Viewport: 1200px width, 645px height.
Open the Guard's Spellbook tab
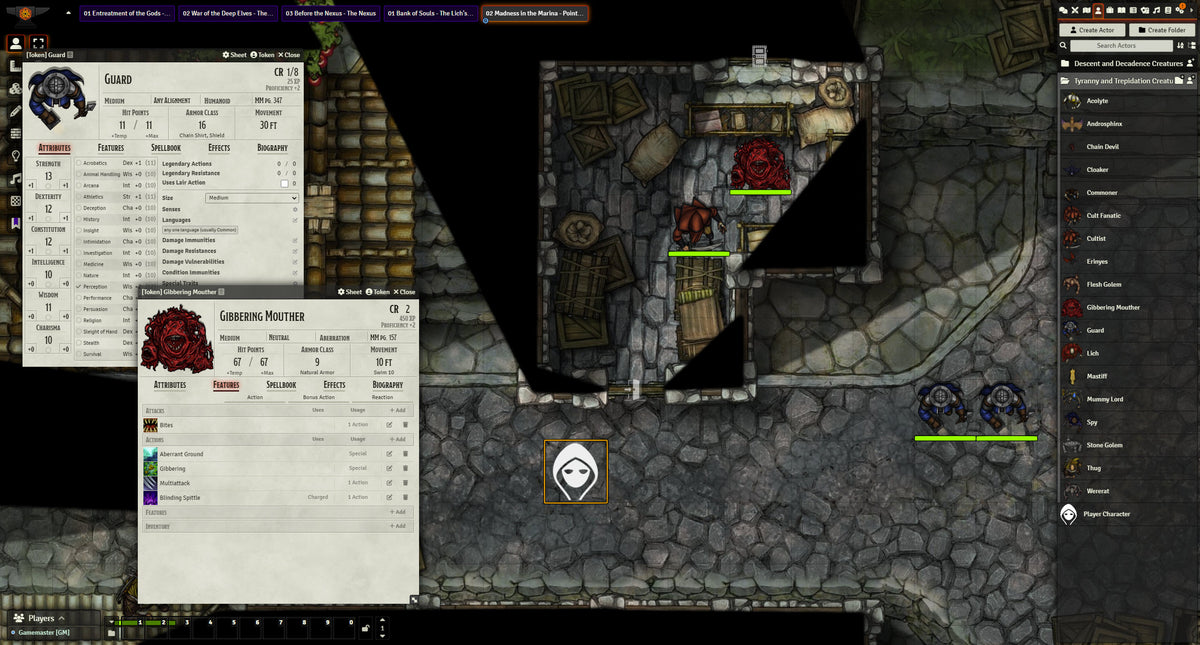(x=166, y=148)
